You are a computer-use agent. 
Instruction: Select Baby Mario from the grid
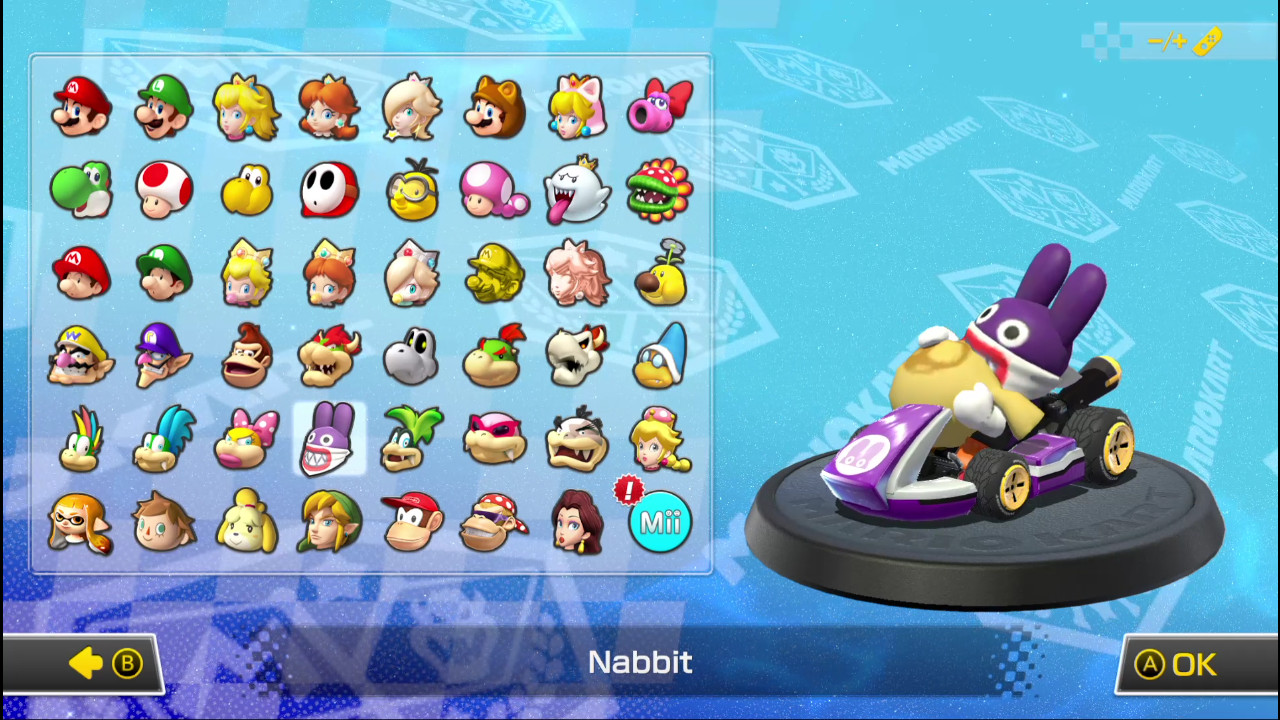click(80, 272)
